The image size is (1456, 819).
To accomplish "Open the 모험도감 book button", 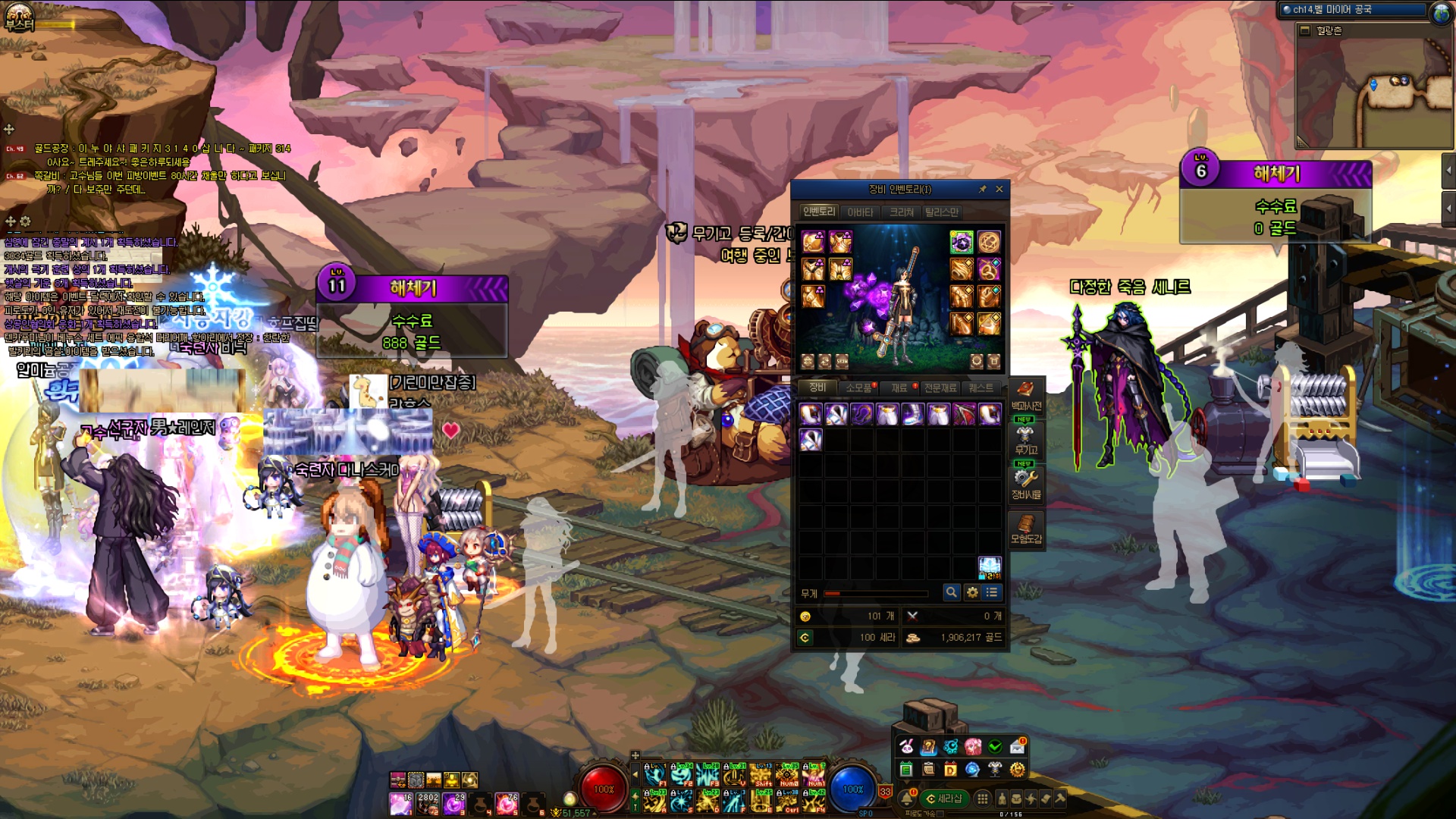I will [1026, 528].
